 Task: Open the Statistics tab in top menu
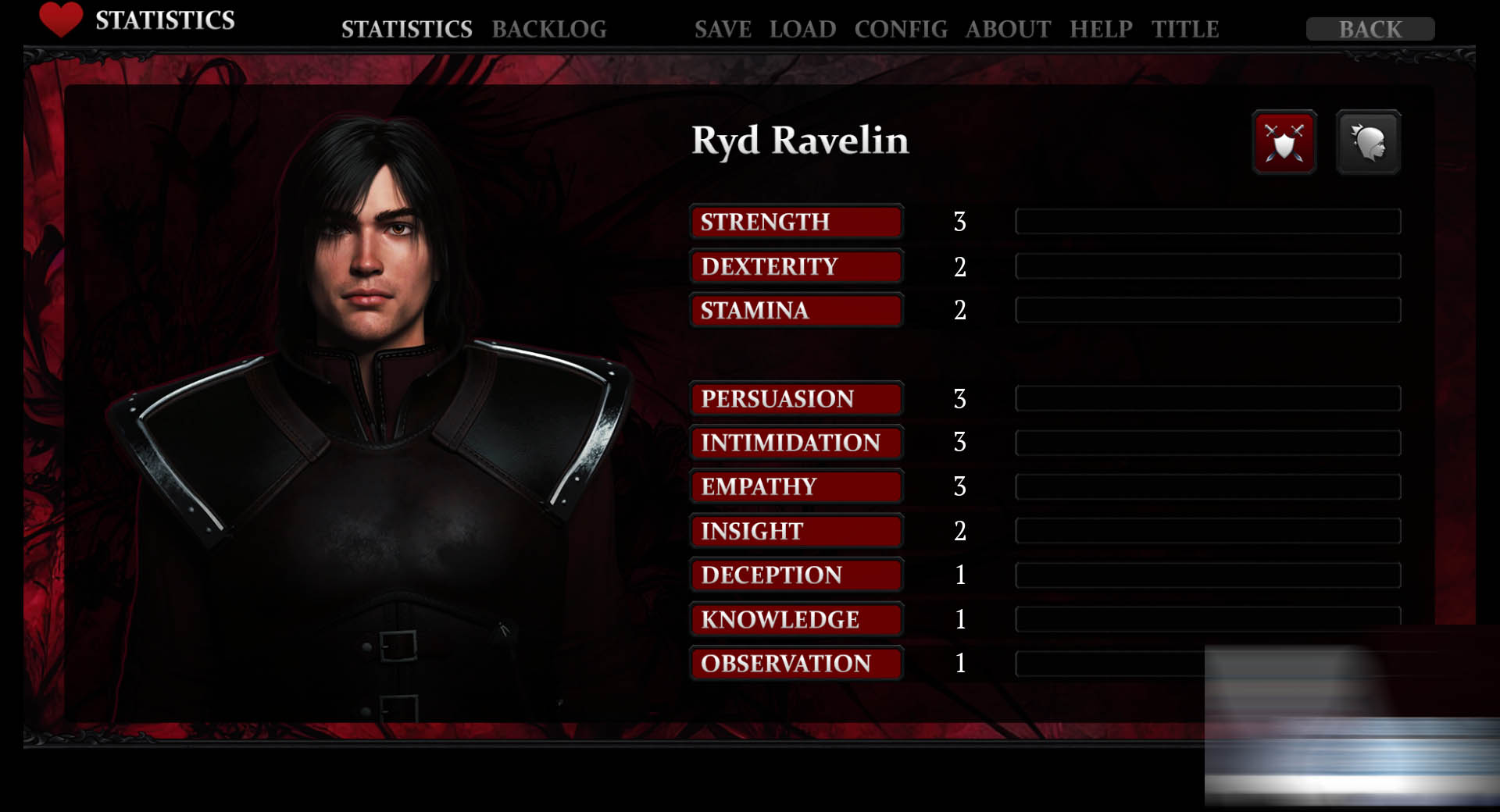coord(406,29)
